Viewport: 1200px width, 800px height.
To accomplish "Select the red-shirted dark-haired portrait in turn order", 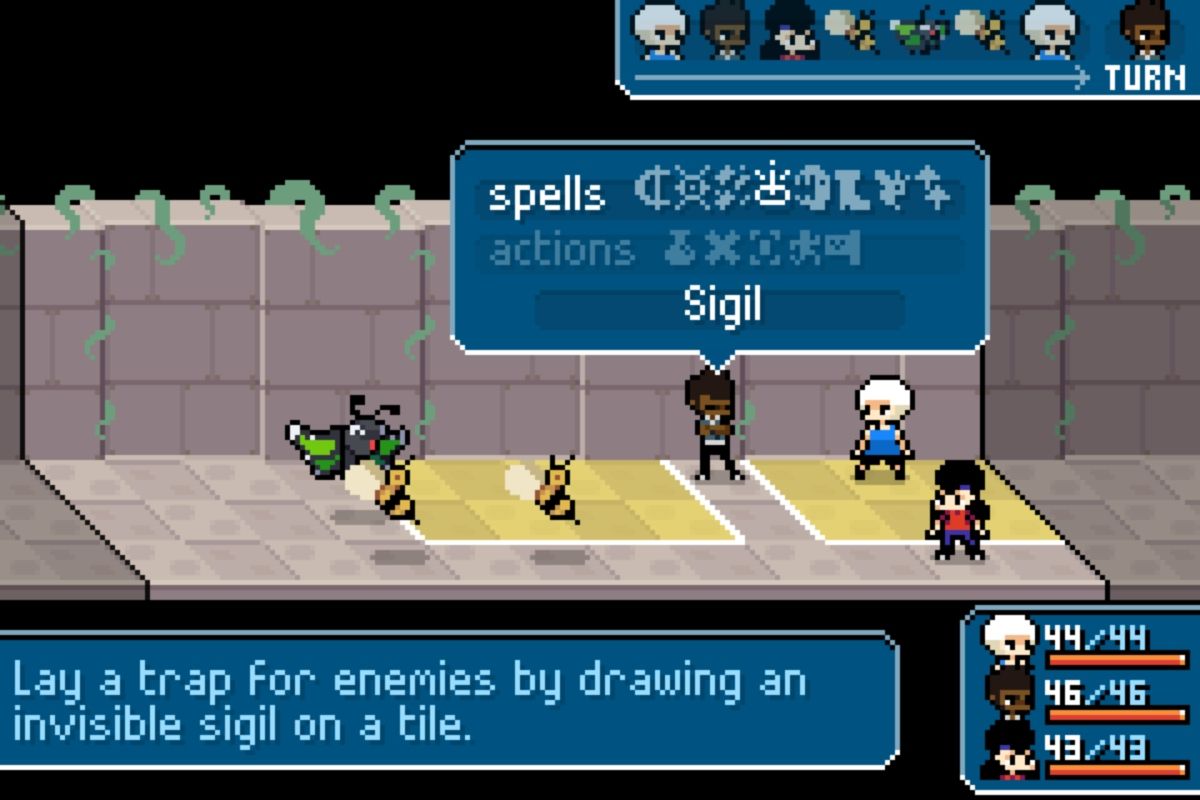I will (790, 30).
